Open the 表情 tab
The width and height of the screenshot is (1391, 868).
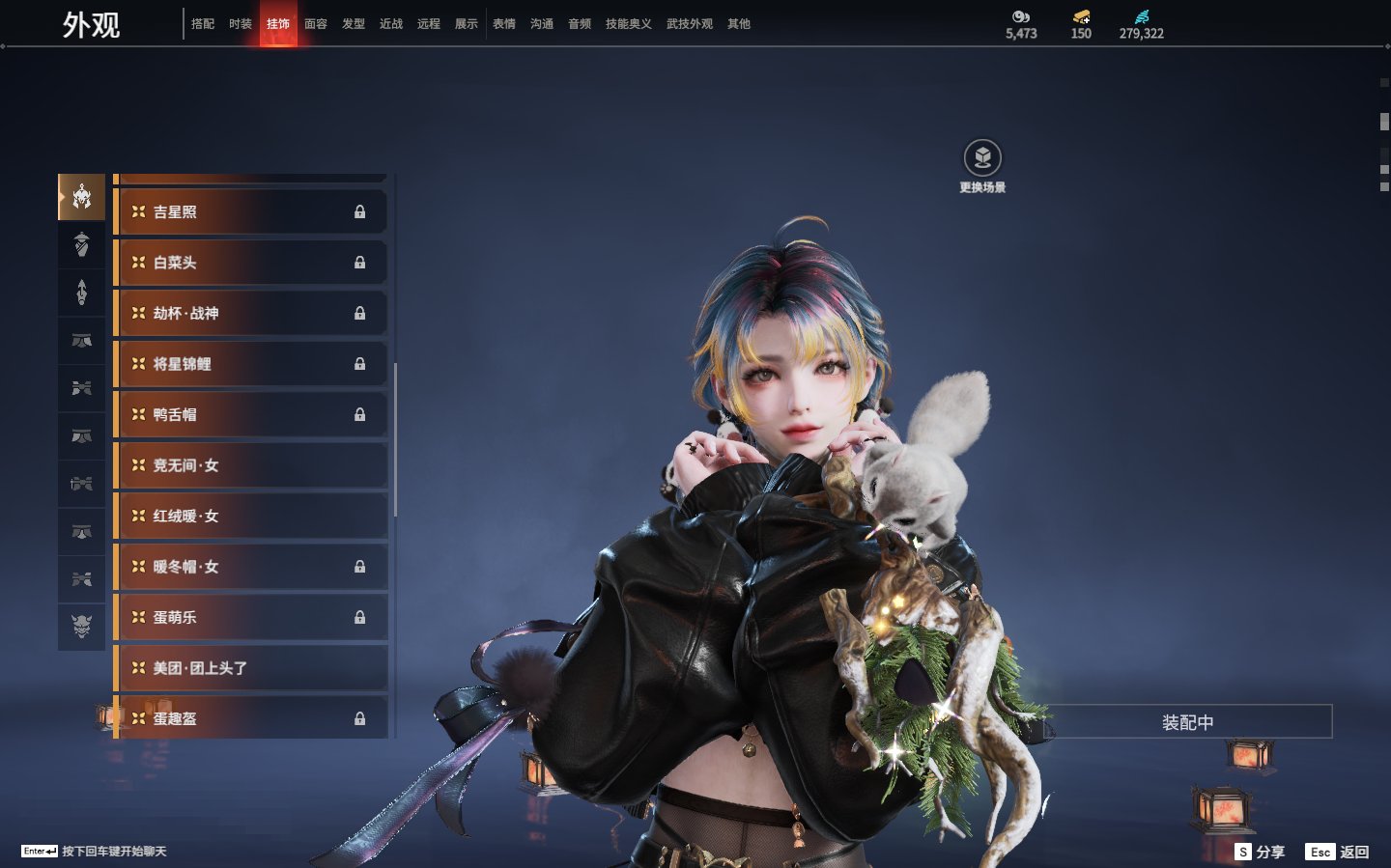504,24
